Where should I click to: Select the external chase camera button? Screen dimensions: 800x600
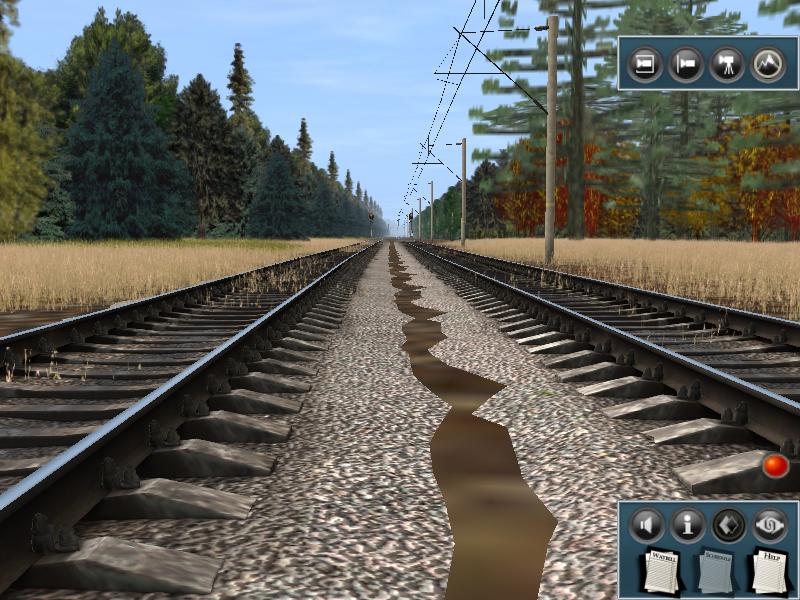tap(686, 64)
